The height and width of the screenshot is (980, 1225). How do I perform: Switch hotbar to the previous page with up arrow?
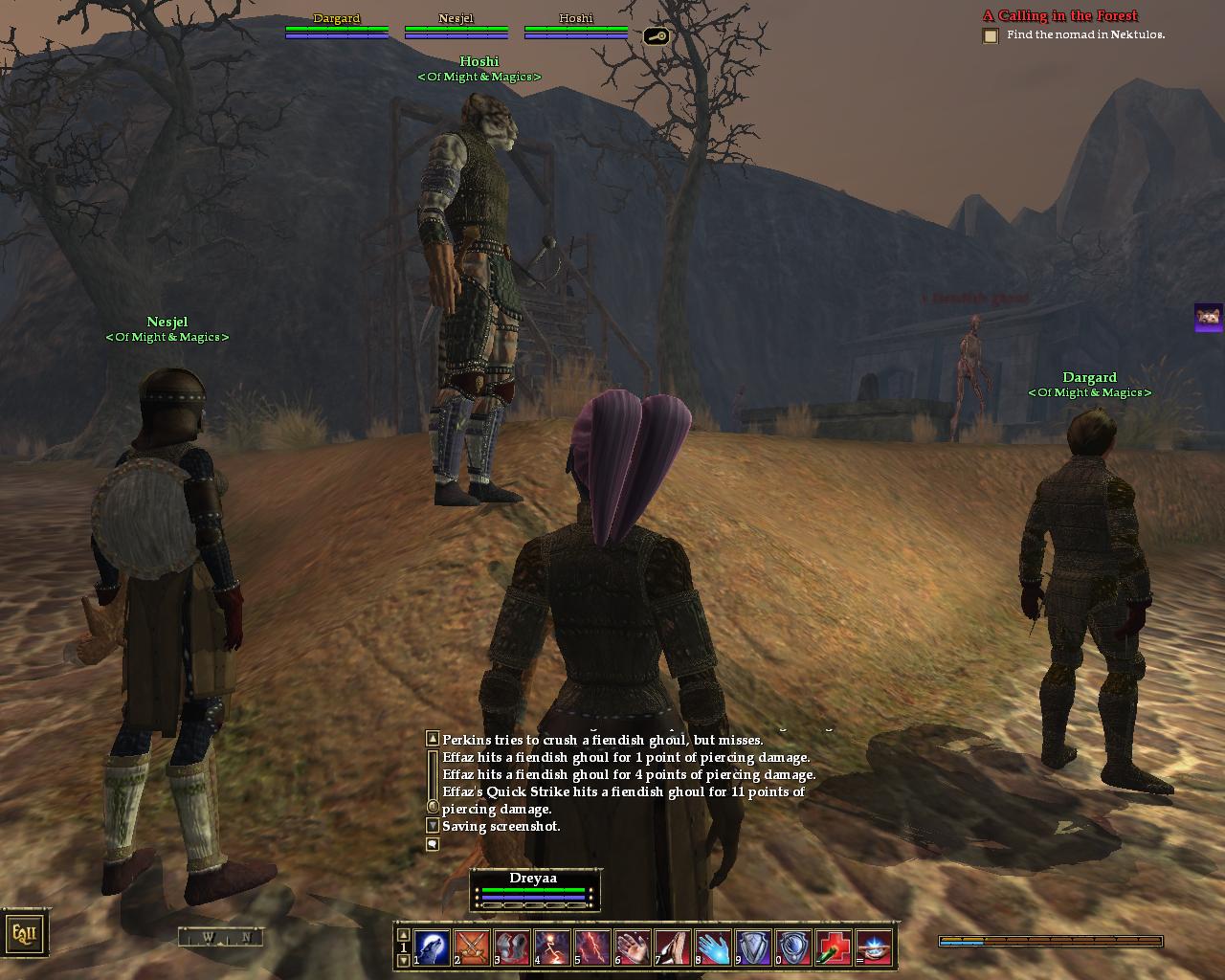(403, 935)
